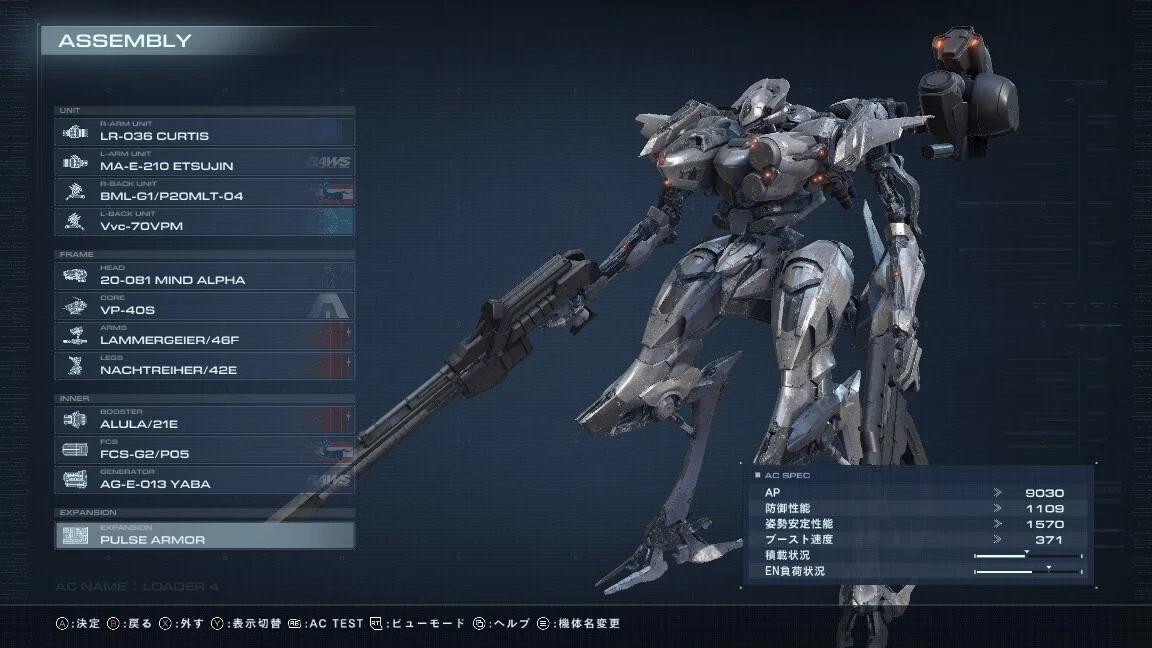Select the VP-40S core slot
The image size is (1152, 648).
[205, 306]
